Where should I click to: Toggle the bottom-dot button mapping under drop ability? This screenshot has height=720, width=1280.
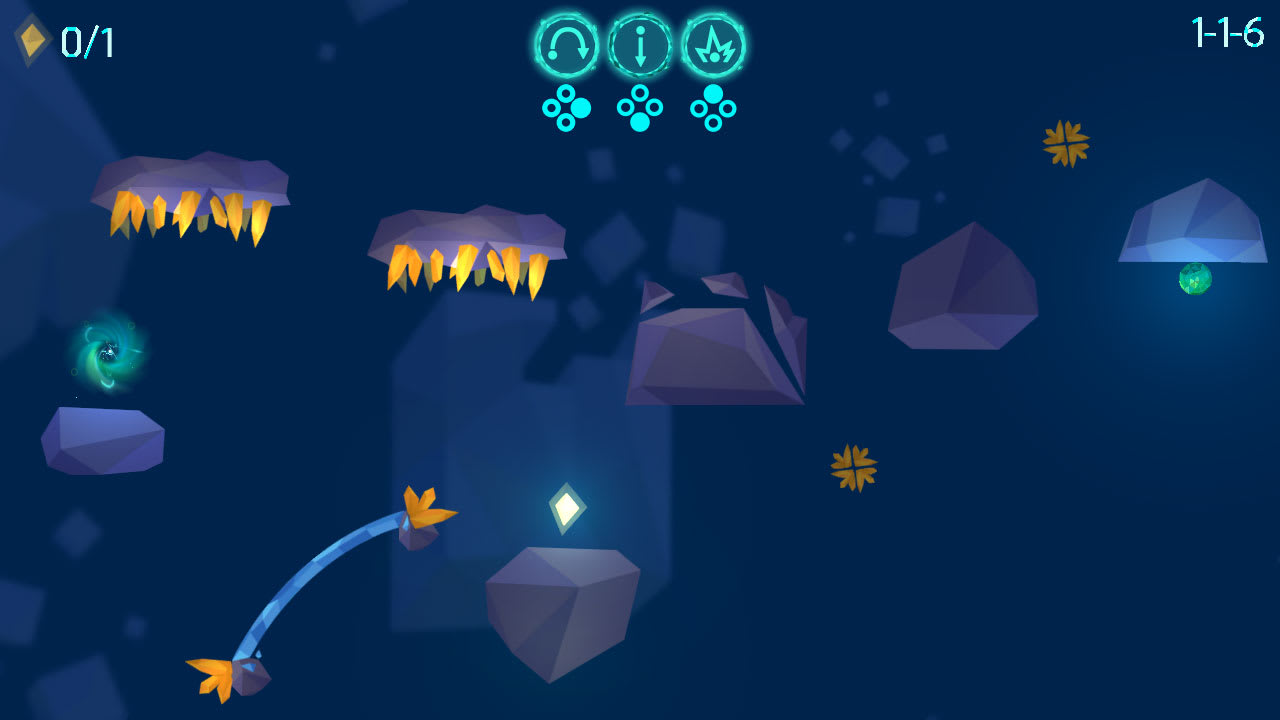click(639, 120)
